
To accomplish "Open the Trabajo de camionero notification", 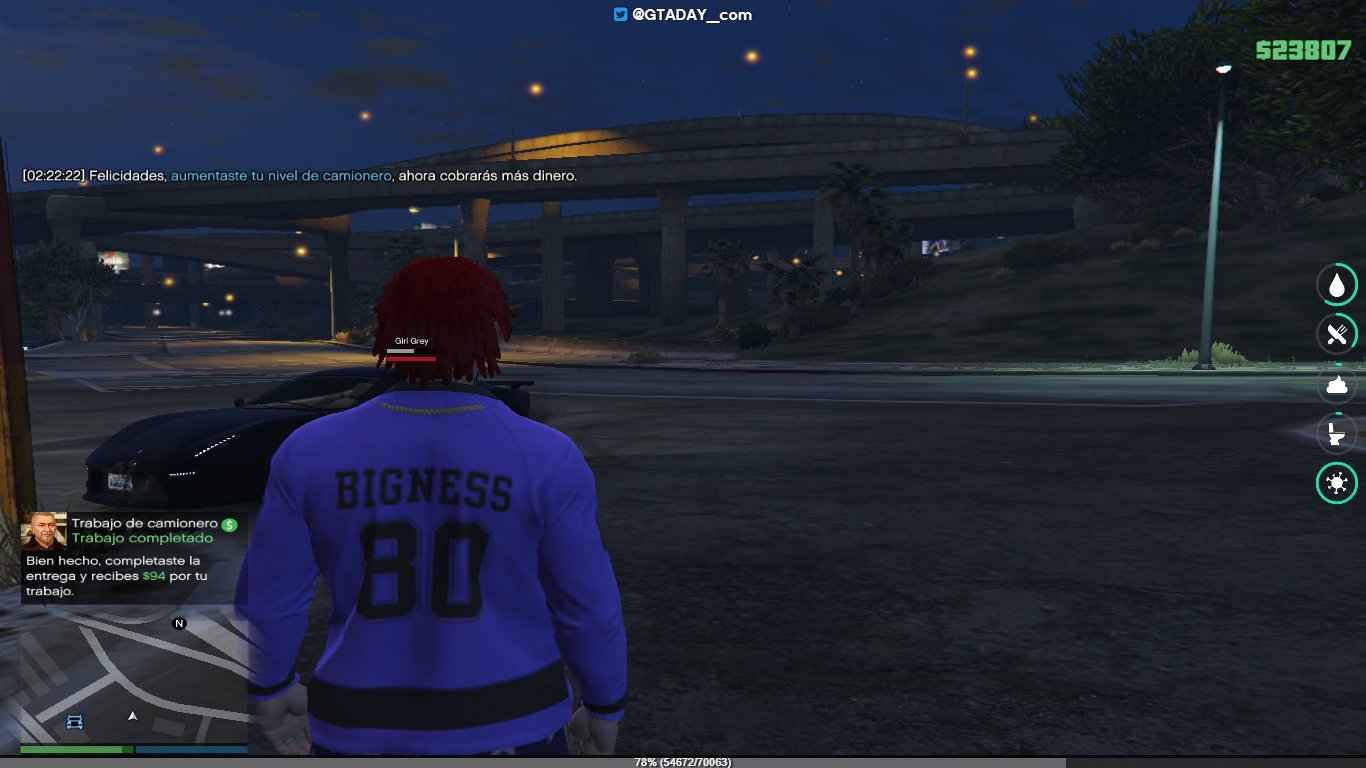I will pos(134,558).
